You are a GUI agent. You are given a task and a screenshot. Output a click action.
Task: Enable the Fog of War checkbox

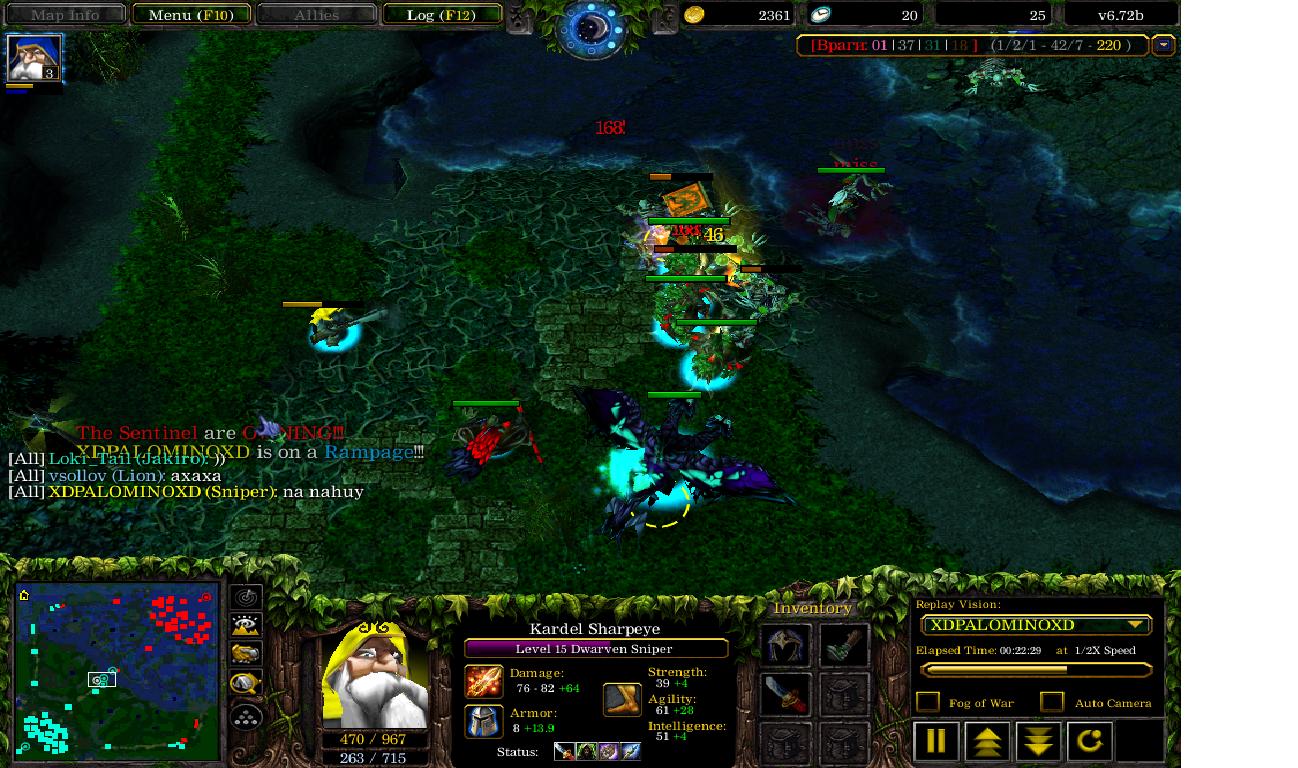(x=928, y=702)
